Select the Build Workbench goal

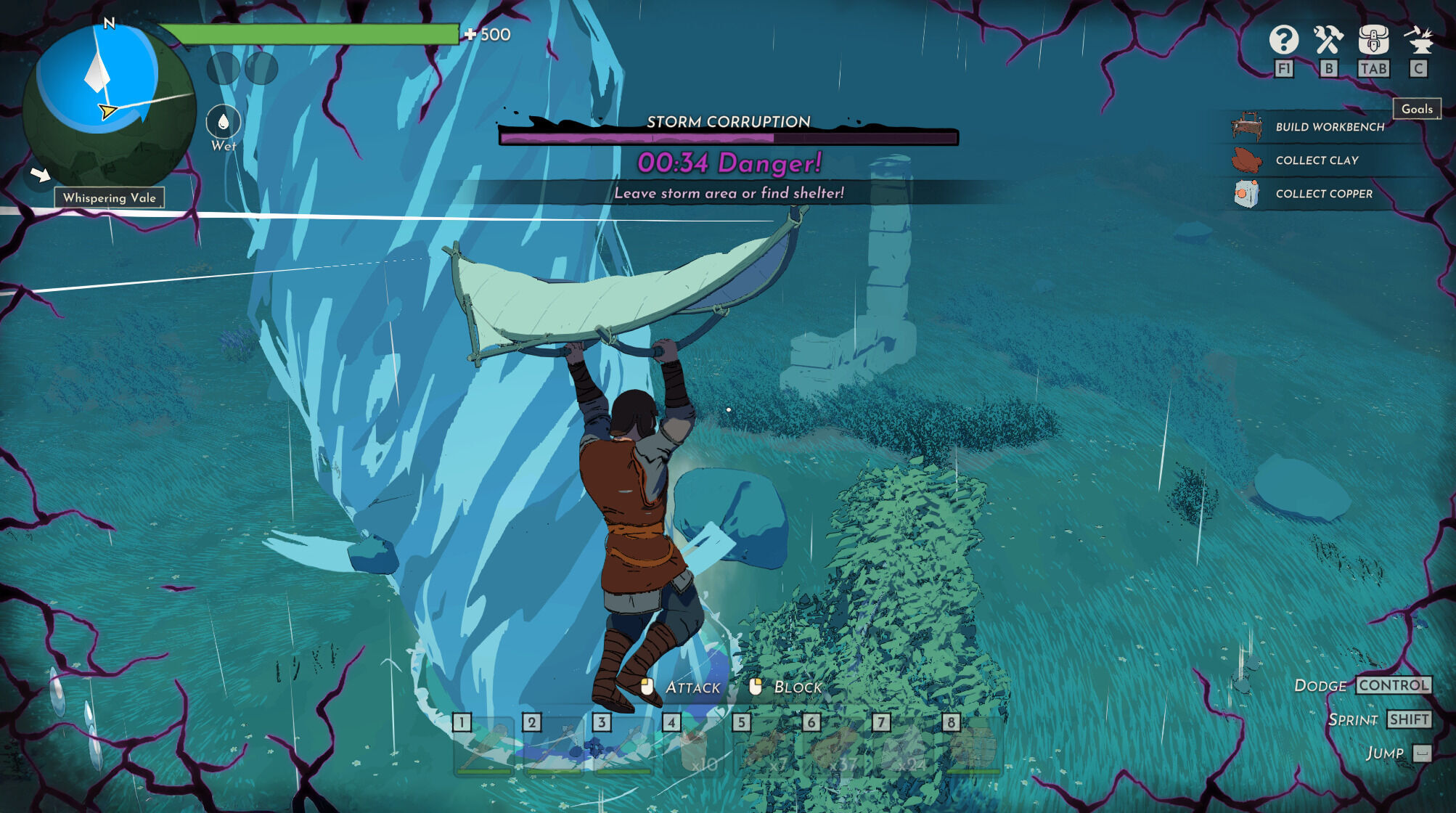1328,127
